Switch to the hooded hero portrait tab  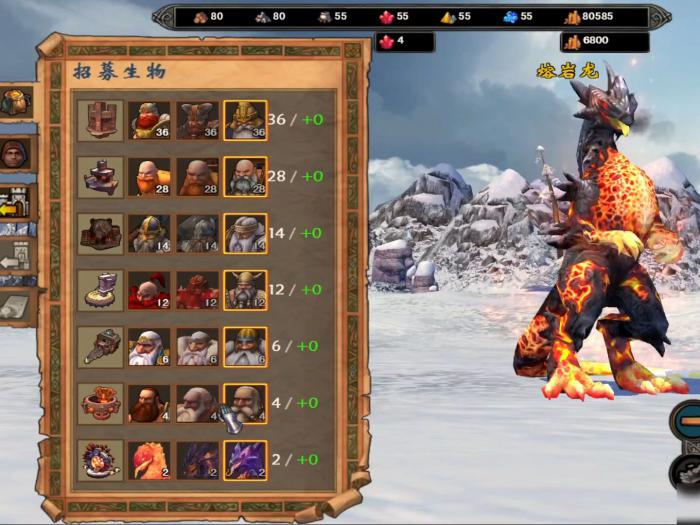pos(16,153)
